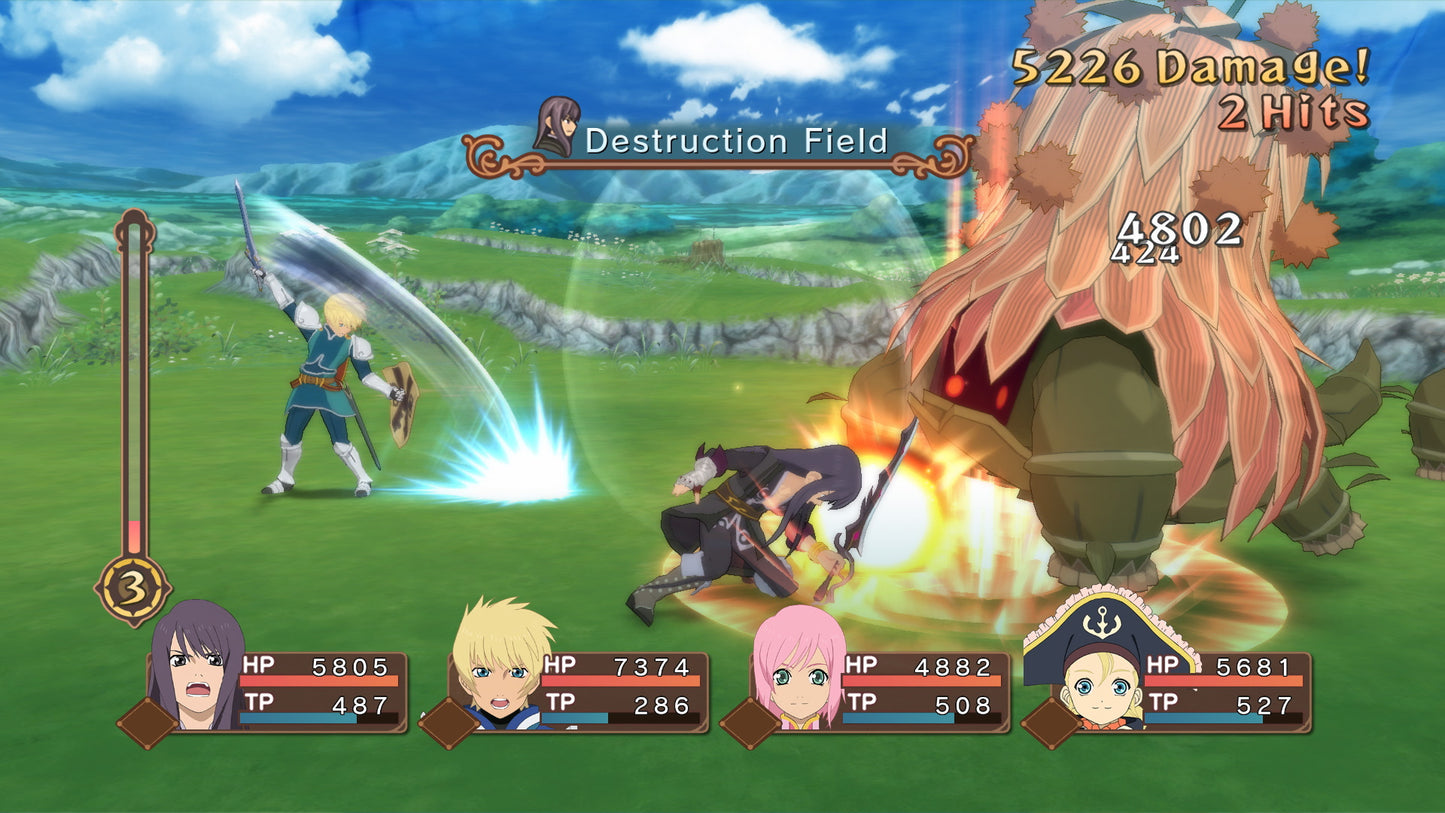Toggle Karol's HP display
Screen dimensions: 1445x813
coord(620,663)
